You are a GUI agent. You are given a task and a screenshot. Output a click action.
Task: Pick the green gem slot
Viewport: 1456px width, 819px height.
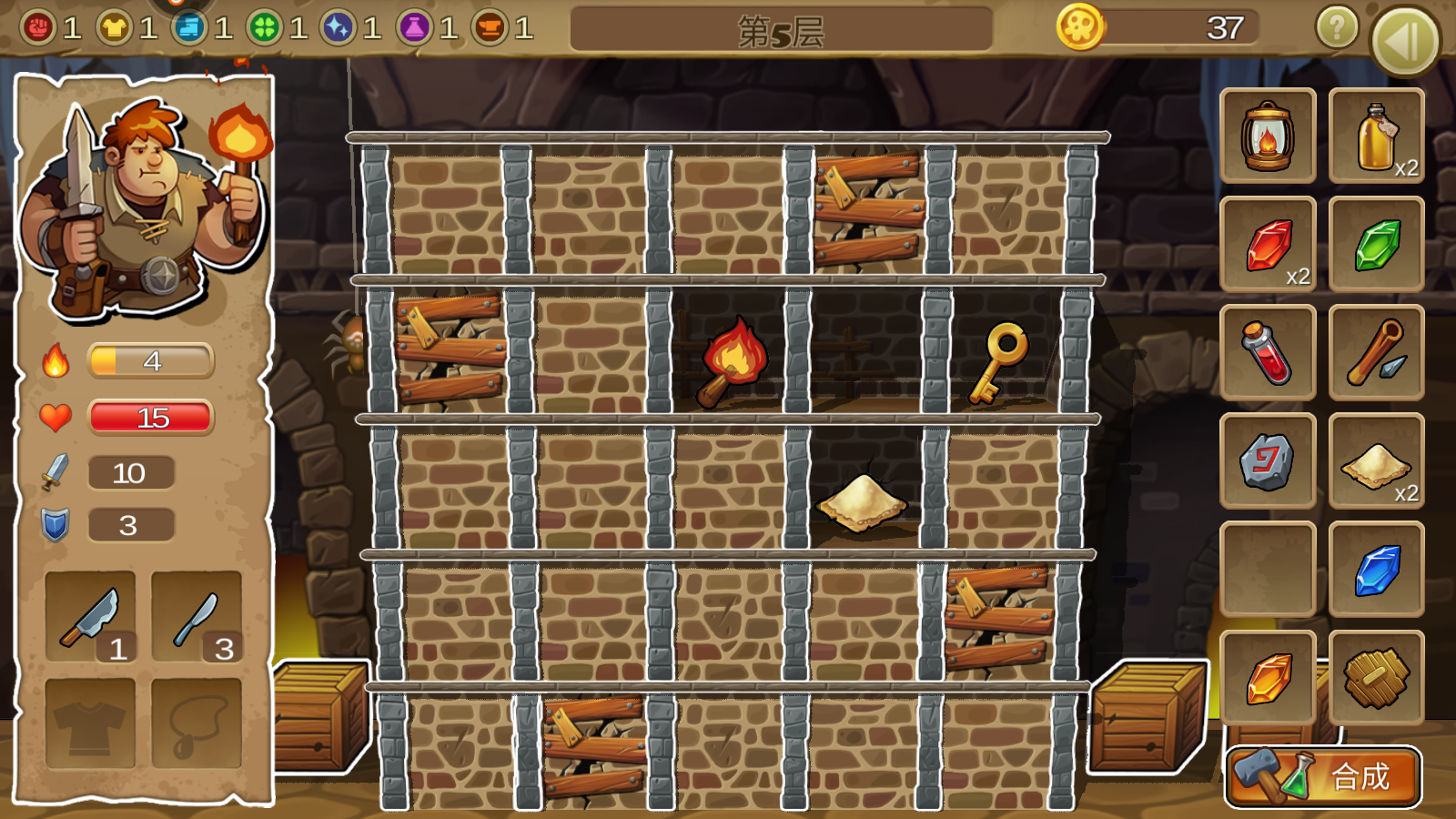(1377, 244)
